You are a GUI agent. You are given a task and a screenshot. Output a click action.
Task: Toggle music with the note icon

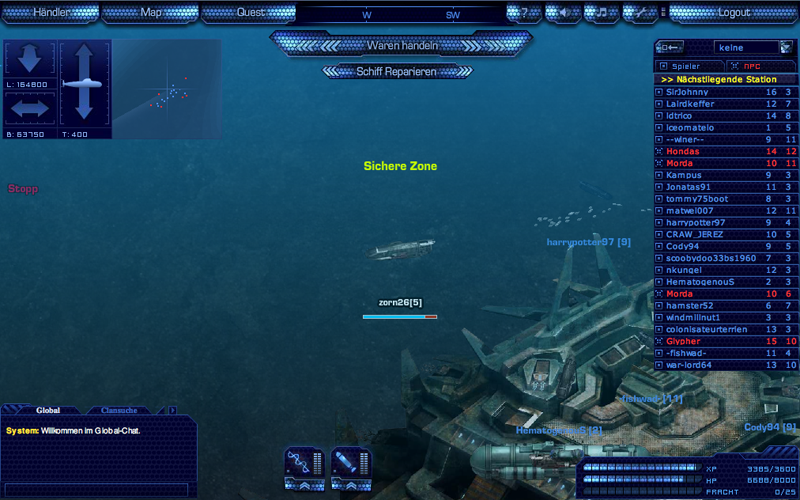point(601,13)
